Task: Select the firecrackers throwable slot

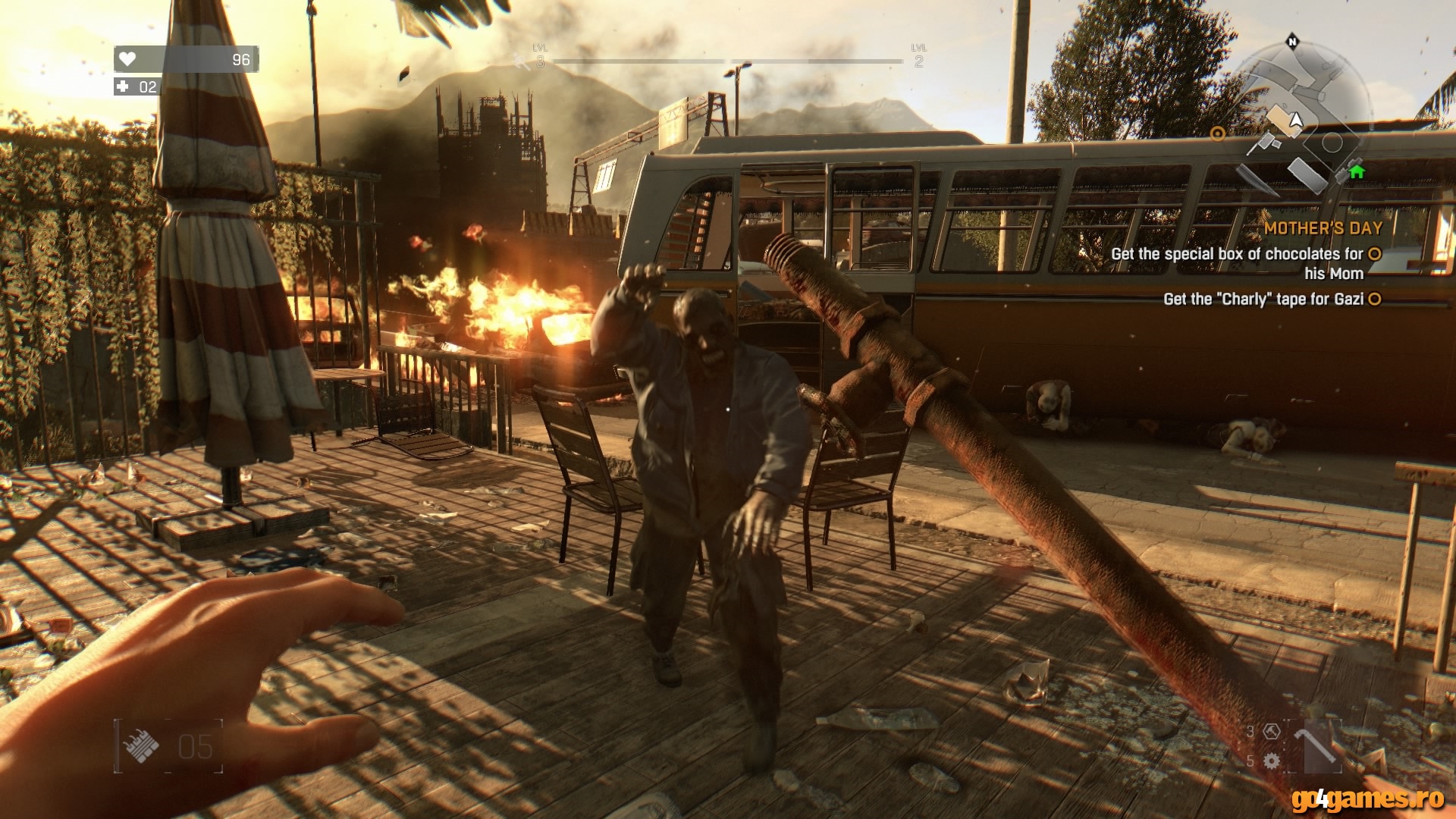Action: [x=141, y=746]
